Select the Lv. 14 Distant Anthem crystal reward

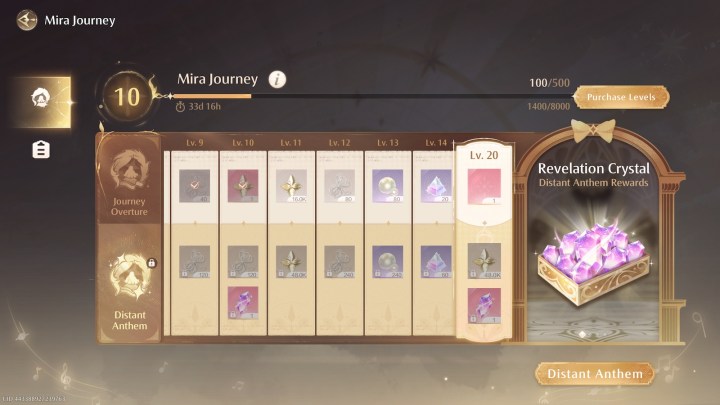[x=436, y=261]
